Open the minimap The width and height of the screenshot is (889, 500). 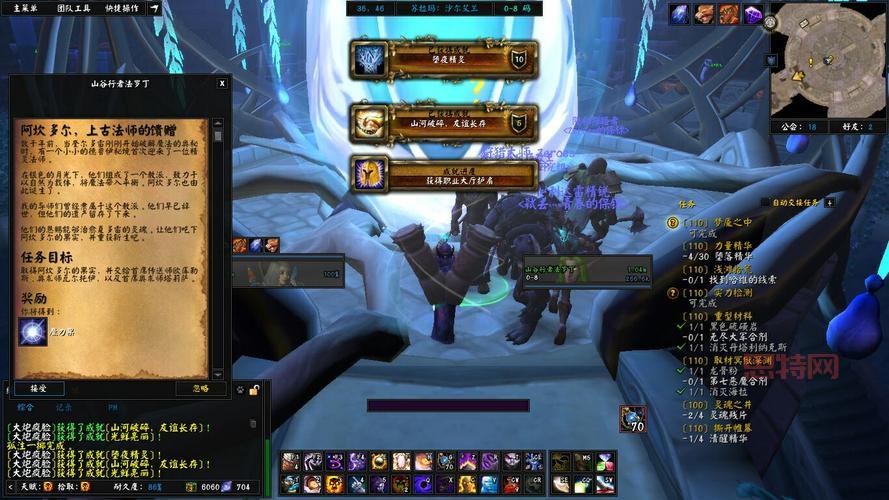(x=826, y=56)
